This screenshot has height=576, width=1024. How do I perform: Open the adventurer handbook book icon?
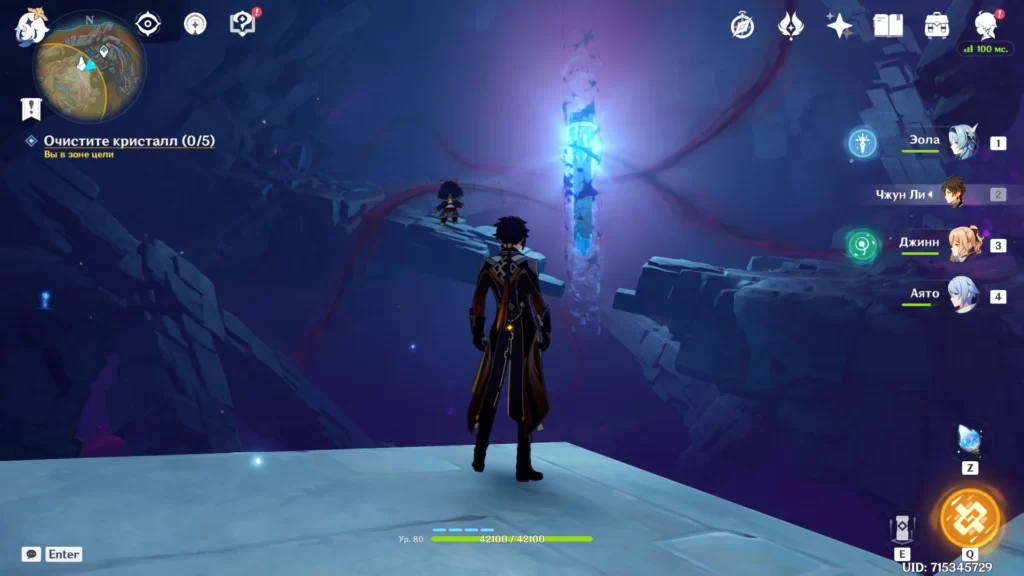pyautogui.click(x=888, y=26)
